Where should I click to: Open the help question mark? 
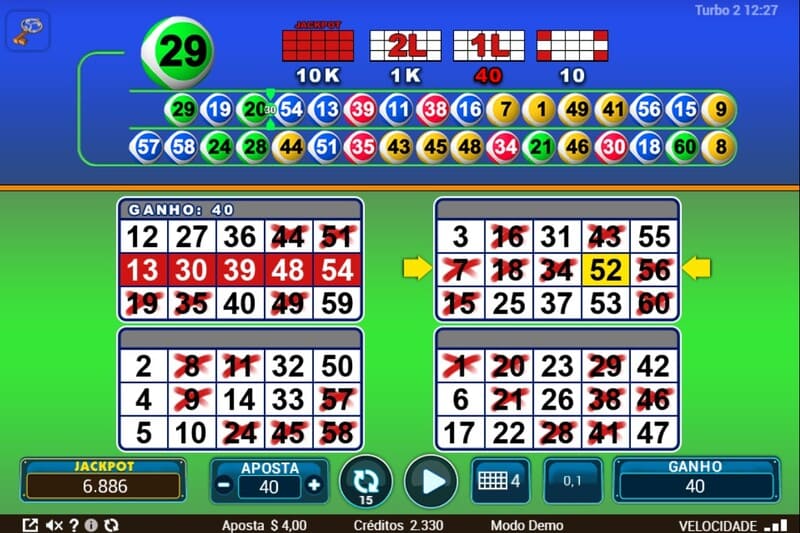click(x=74, y=525)
